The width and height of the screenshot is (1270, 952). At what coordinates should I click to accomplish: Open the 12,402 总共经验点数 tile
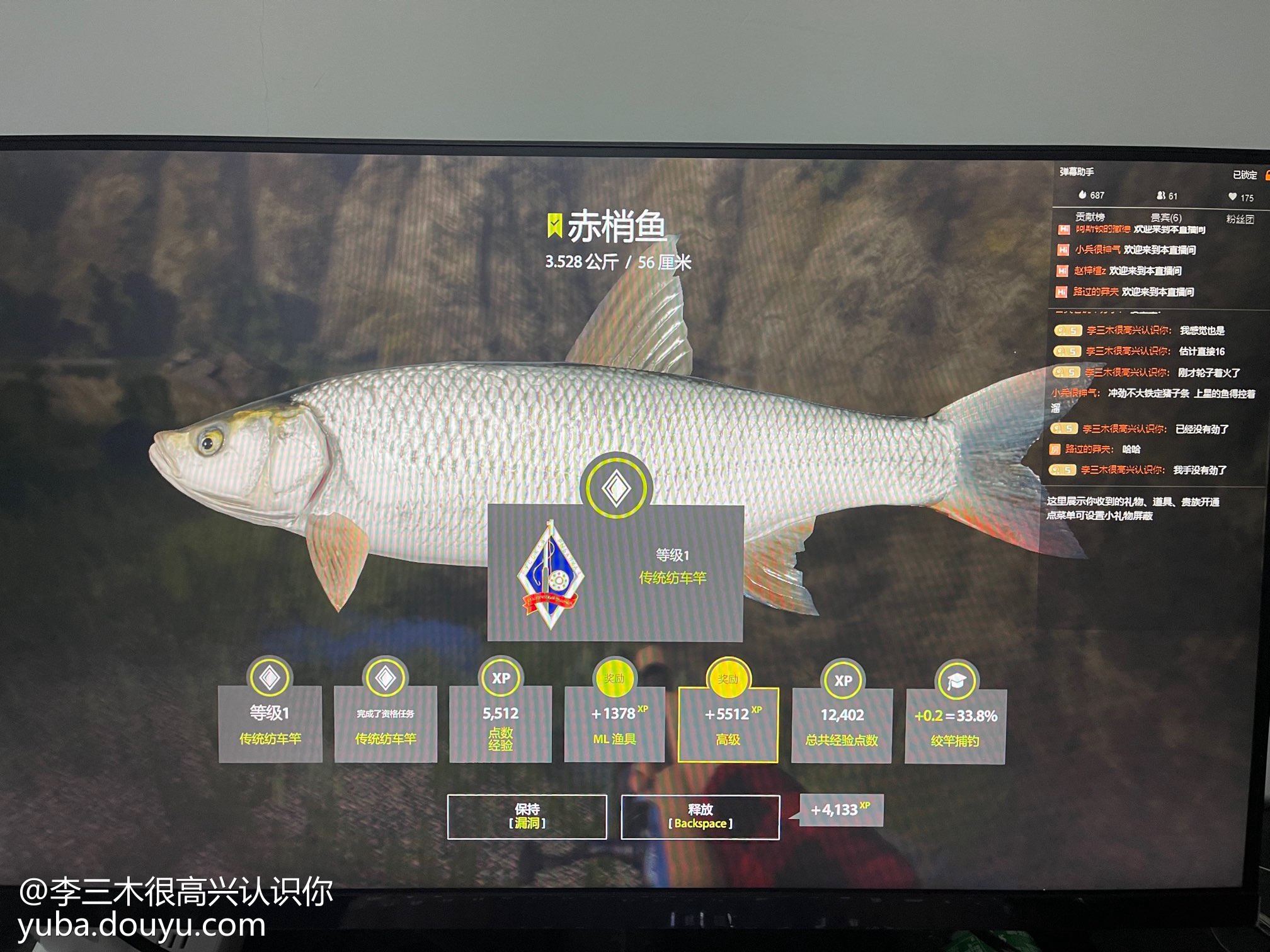(842, 727)
